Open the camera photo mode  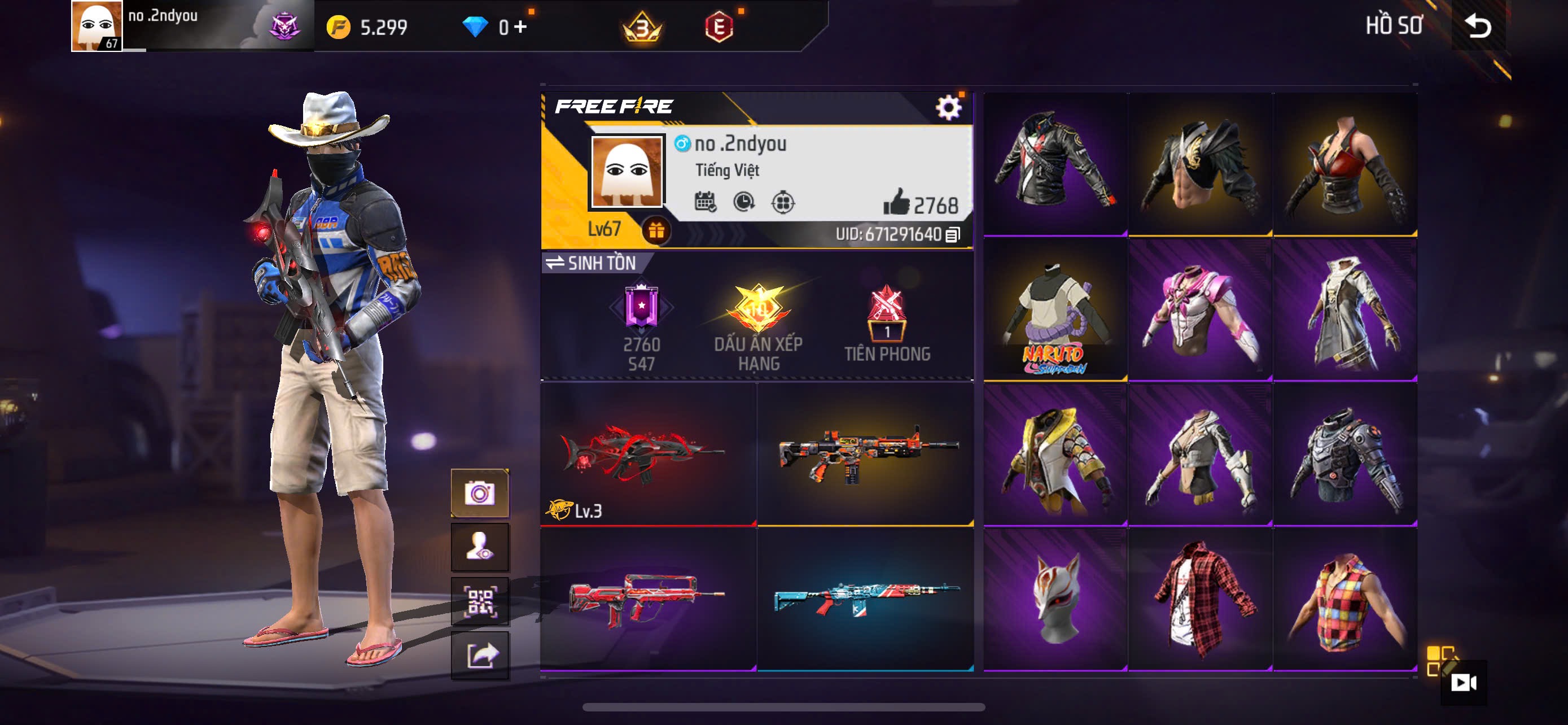click(x=480, y=493)
